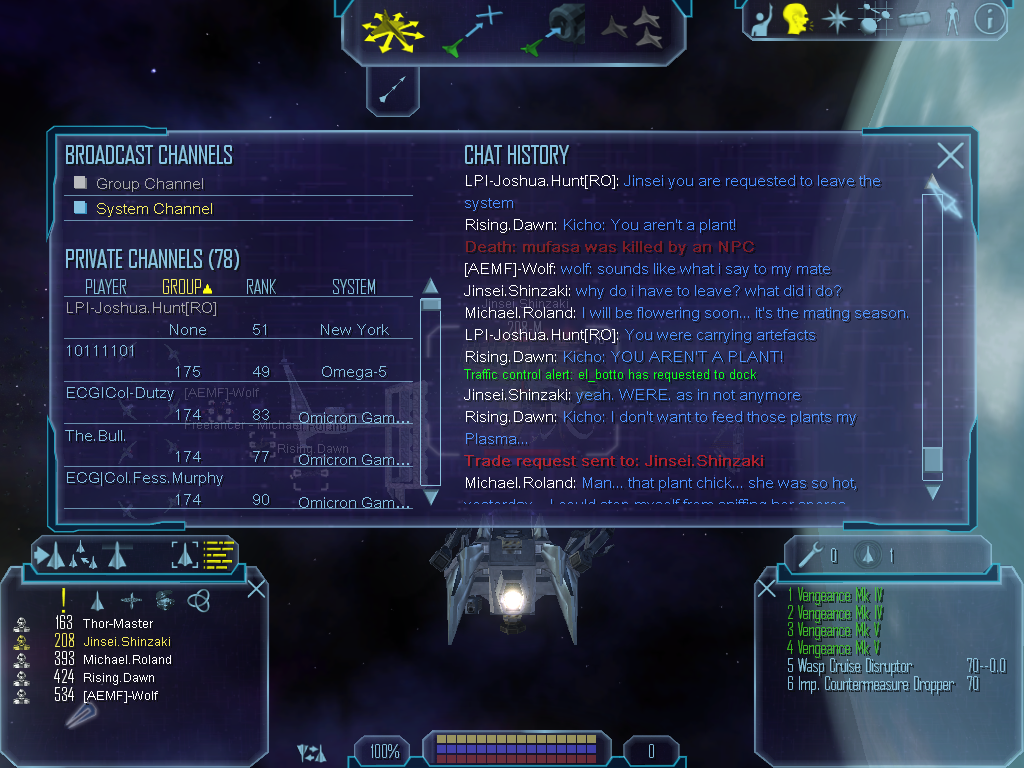
Task: Select LPI-Joshua.Hunt[RO] in the private channels list
Action: click(x=141, y=308)
